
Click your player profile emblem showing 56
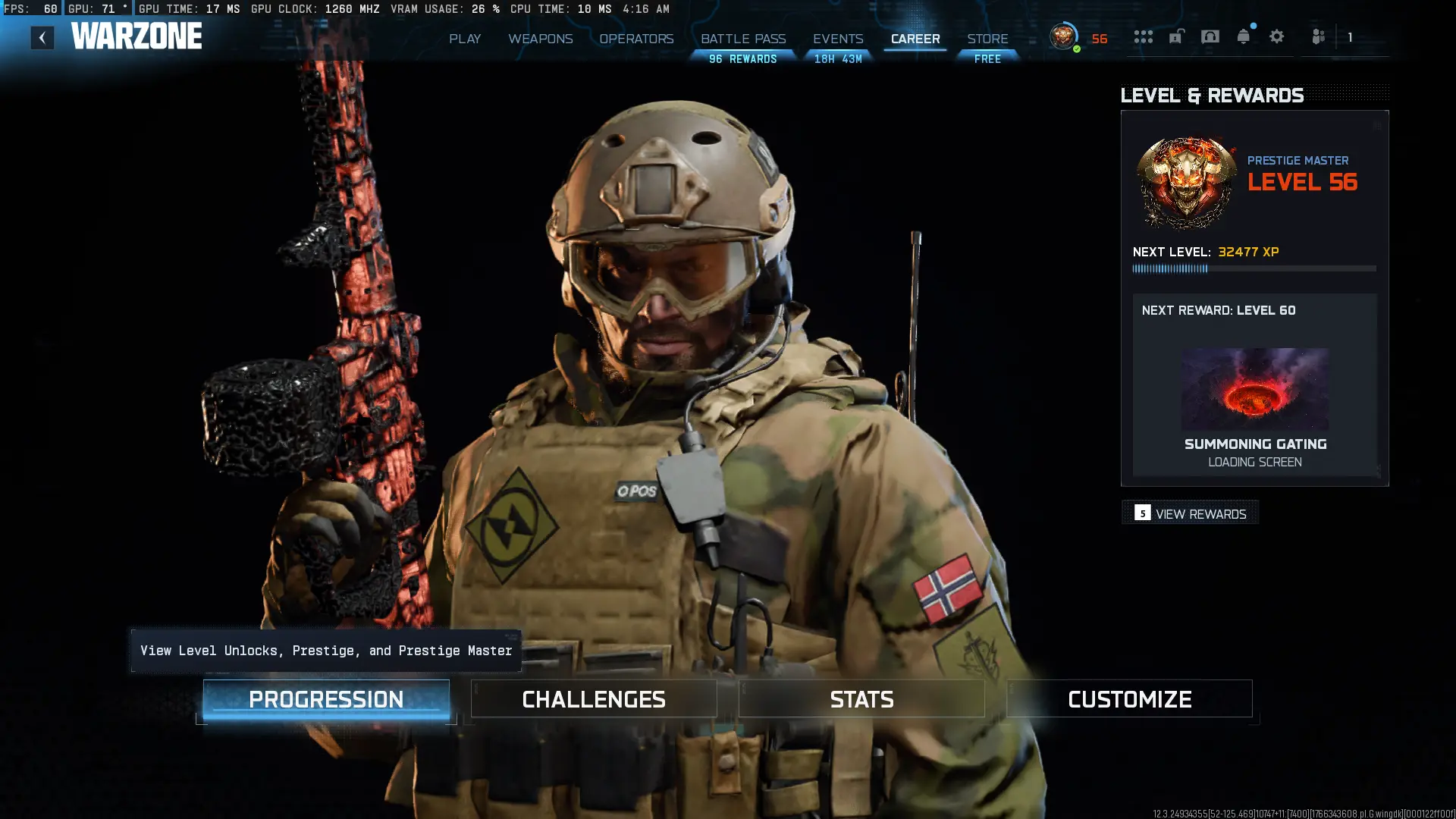(1063, 36)
